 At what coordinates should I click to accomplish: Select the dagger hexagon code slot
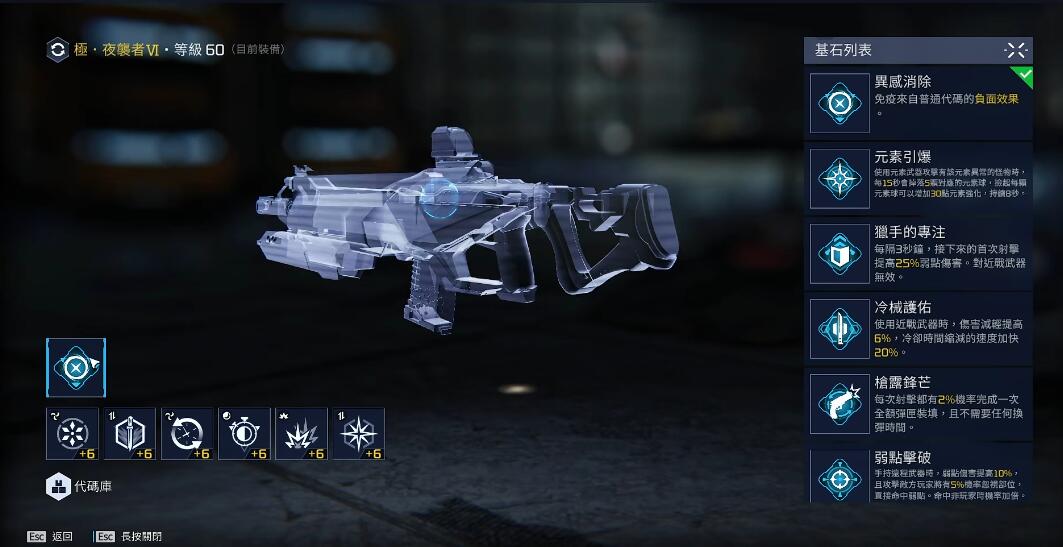pyautogui.click(x=130, y=434)
